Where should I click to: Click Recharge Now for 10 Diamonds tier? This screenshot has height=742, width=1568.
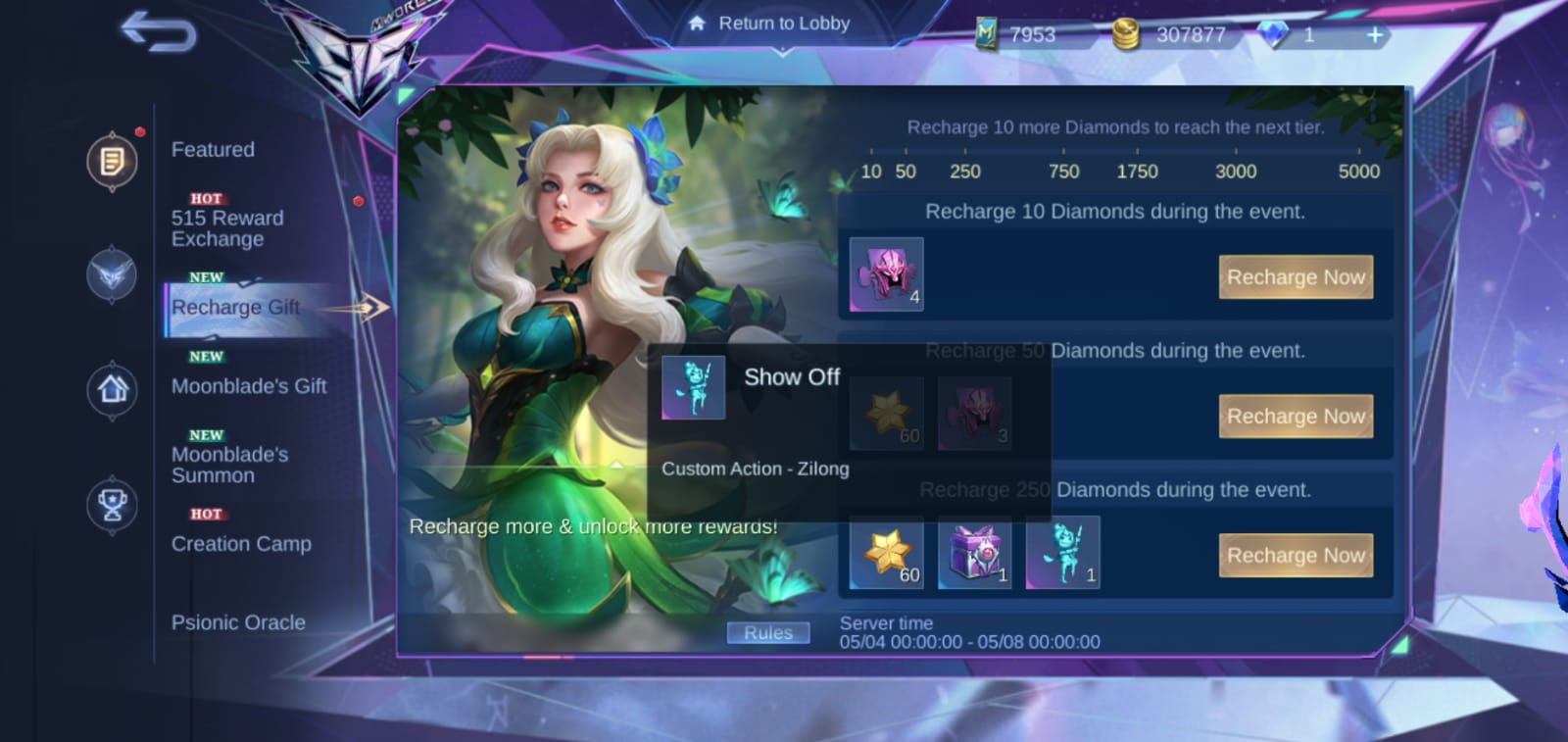point(1296,277)
